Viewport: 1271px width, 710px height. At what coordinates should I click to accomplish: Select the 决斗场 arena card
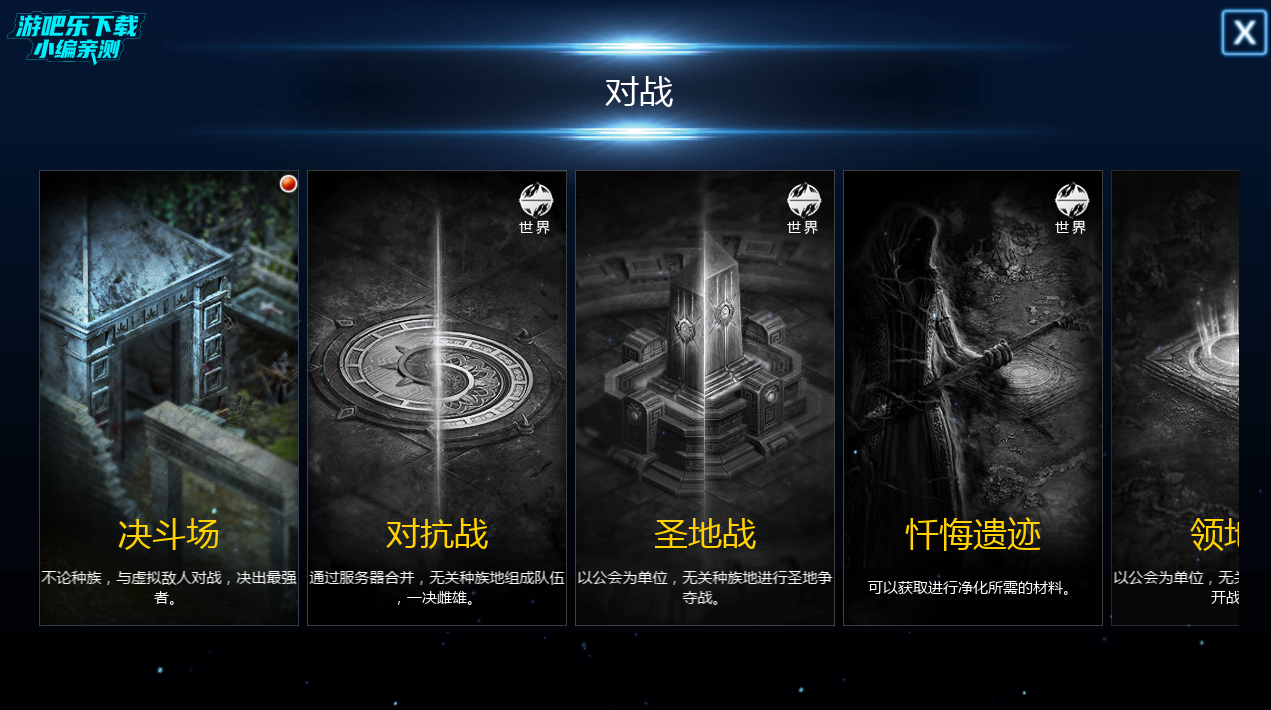pyautogui.click(x=169, y=398)
